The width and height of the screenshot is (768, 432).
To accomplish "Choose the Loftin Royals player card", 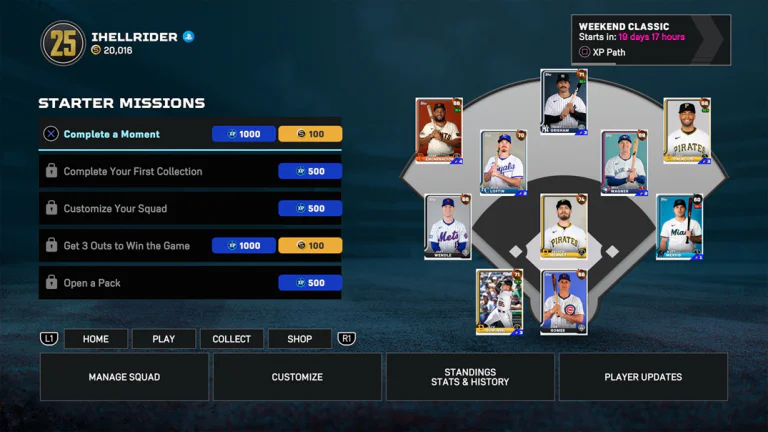I will pyautogui.click(x=503, y=163).
